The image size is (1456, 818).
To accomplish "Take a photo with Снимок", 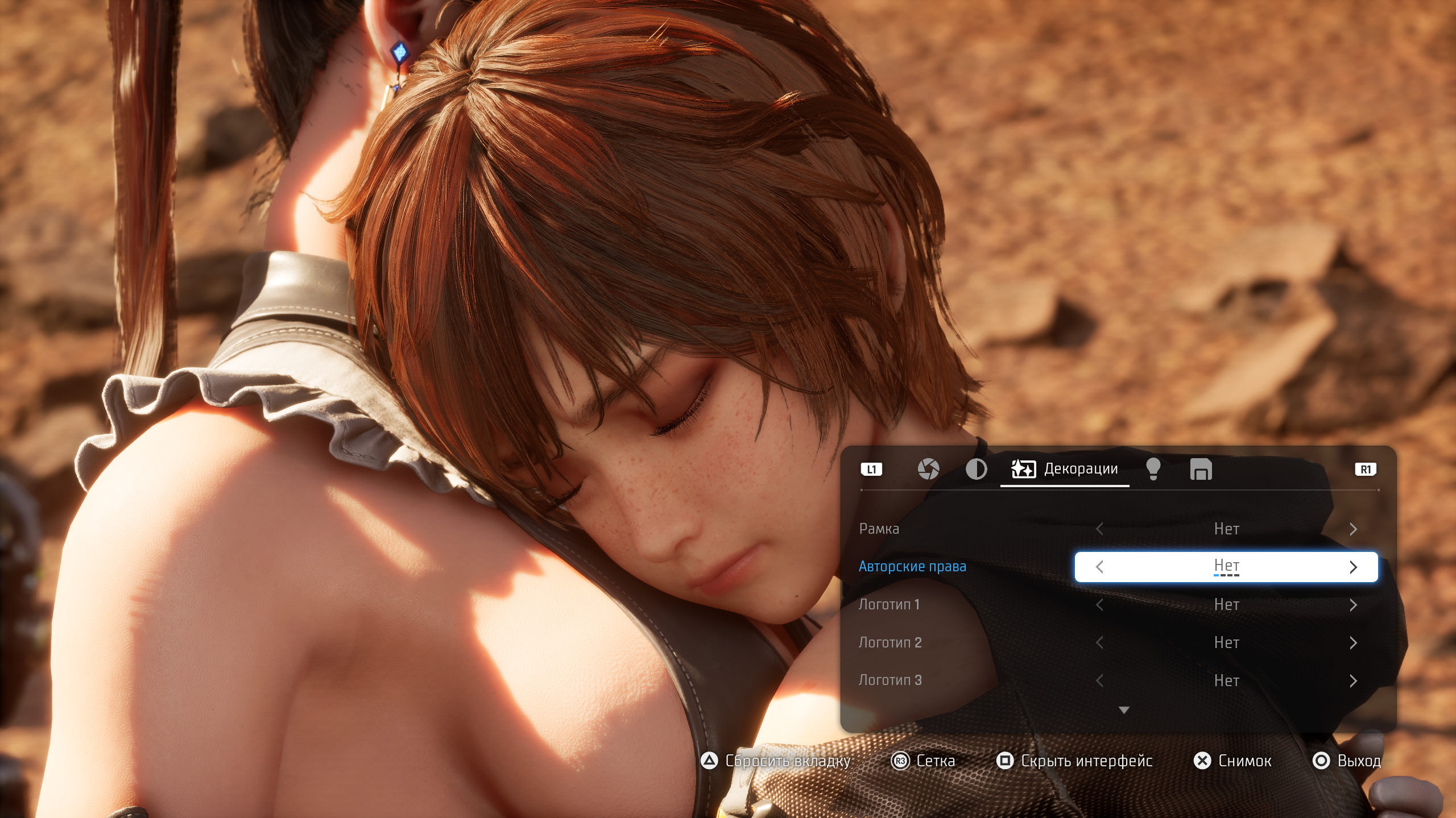I will (x=1232, y=761).
